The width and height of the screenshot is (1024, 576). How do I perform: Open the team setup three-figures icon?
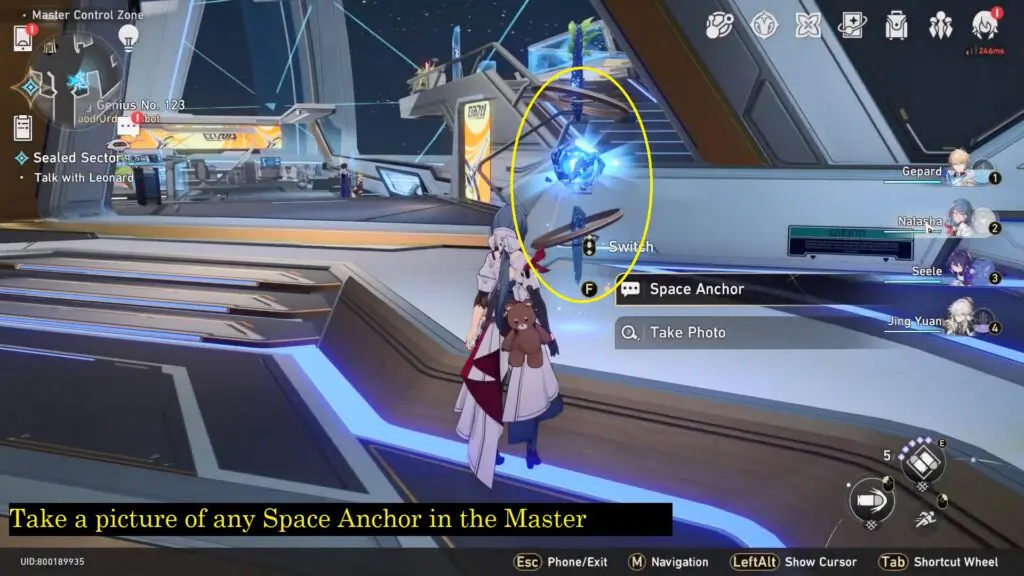pyautogui.click(x=941, y=25)
